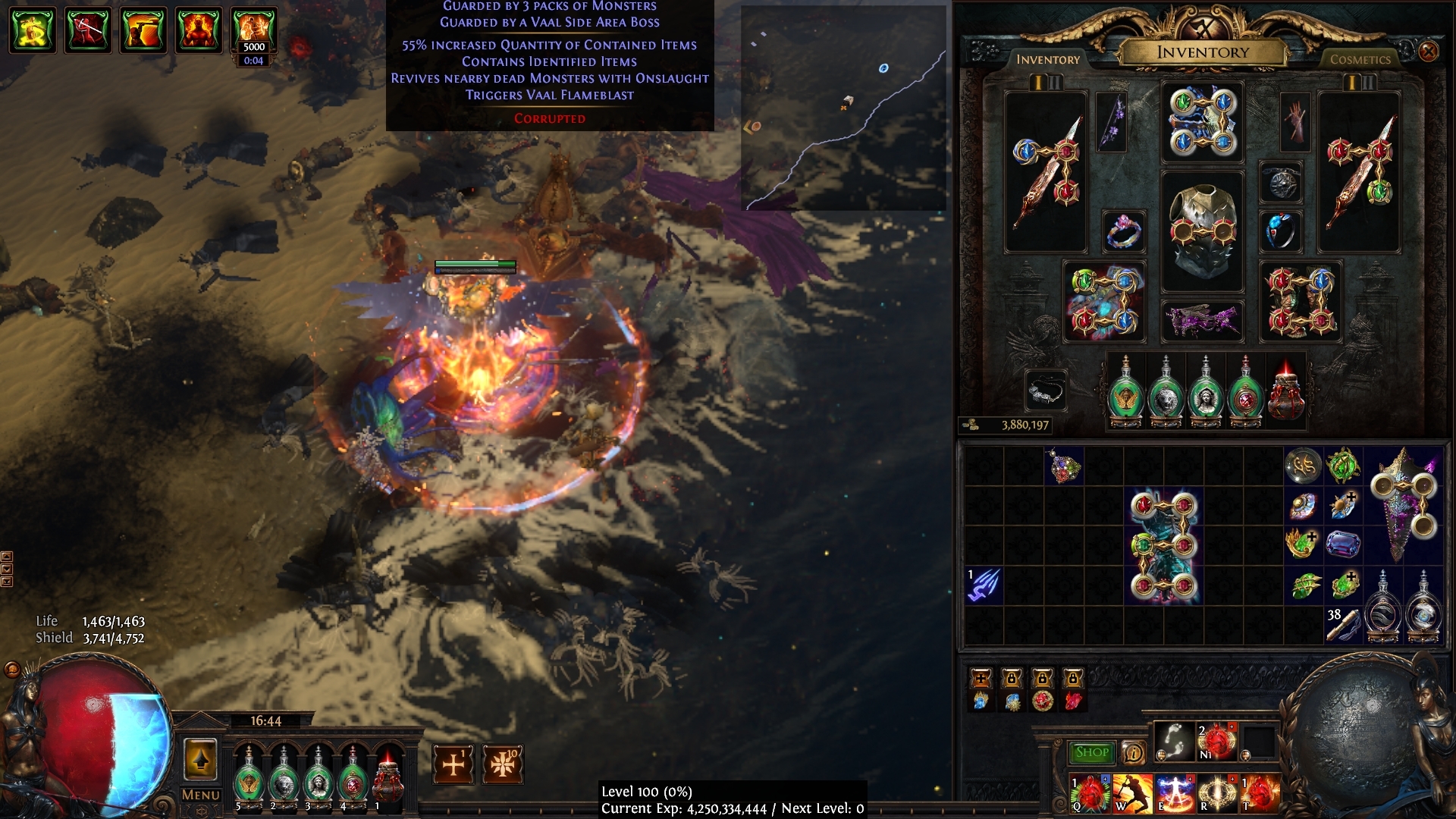Open the green Shop button

[1091, 752]
